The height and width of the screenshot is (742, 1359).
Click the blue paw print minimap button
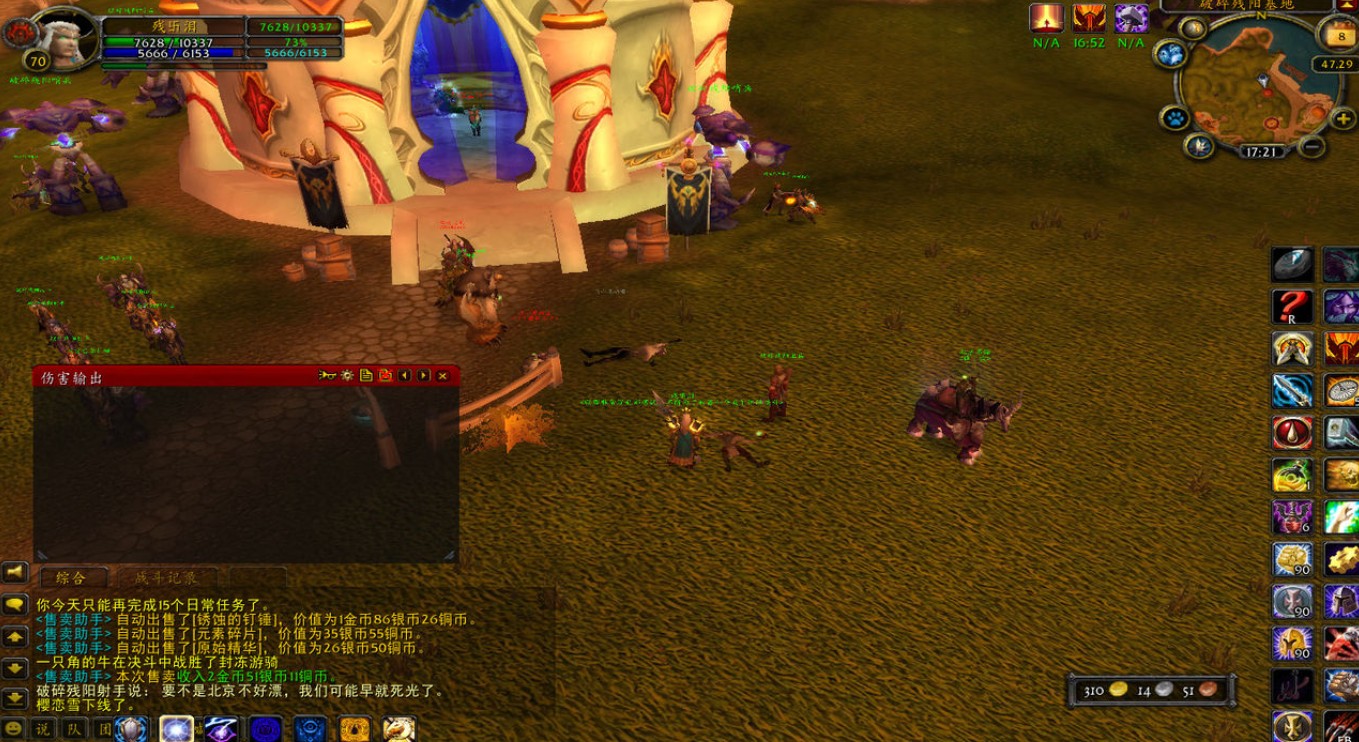1175,118
